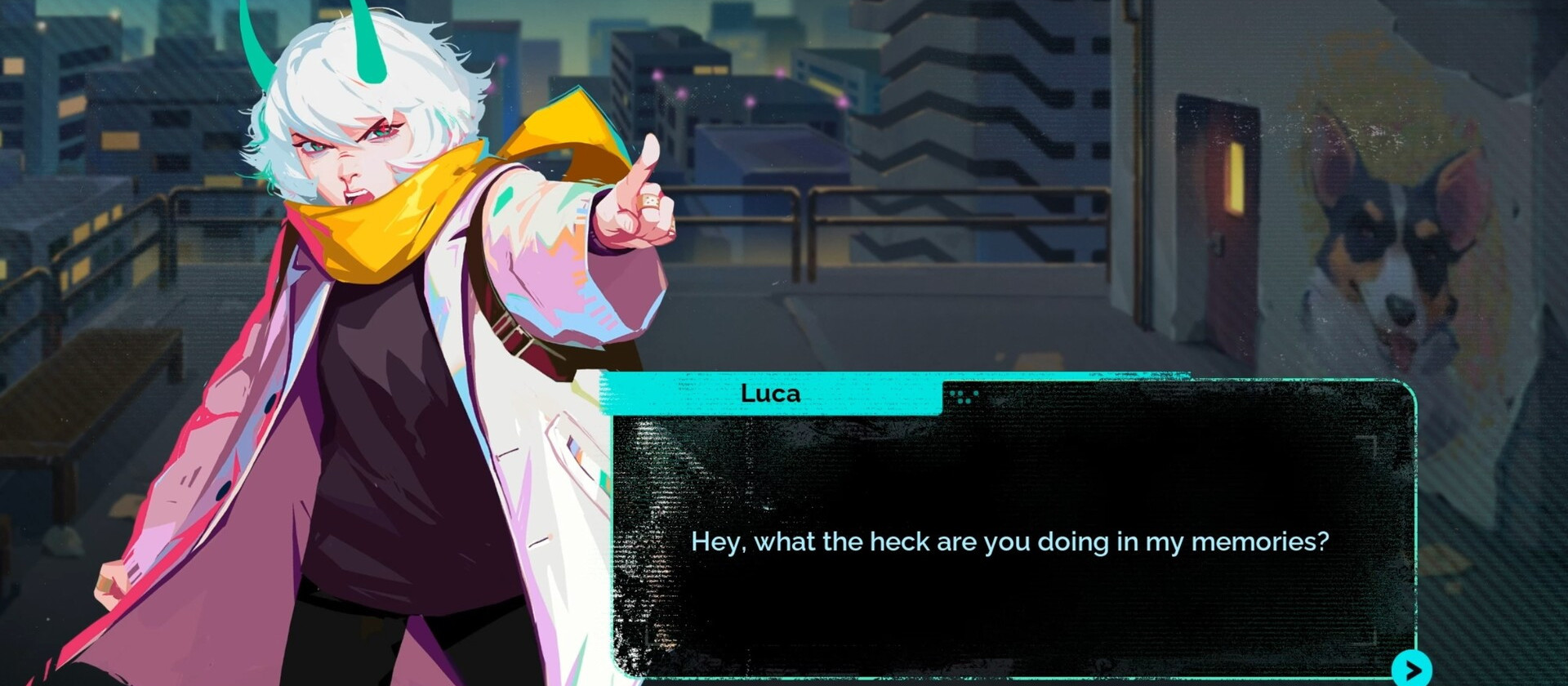Advance dialogue with the cyan arrow button

point(1412,669)
